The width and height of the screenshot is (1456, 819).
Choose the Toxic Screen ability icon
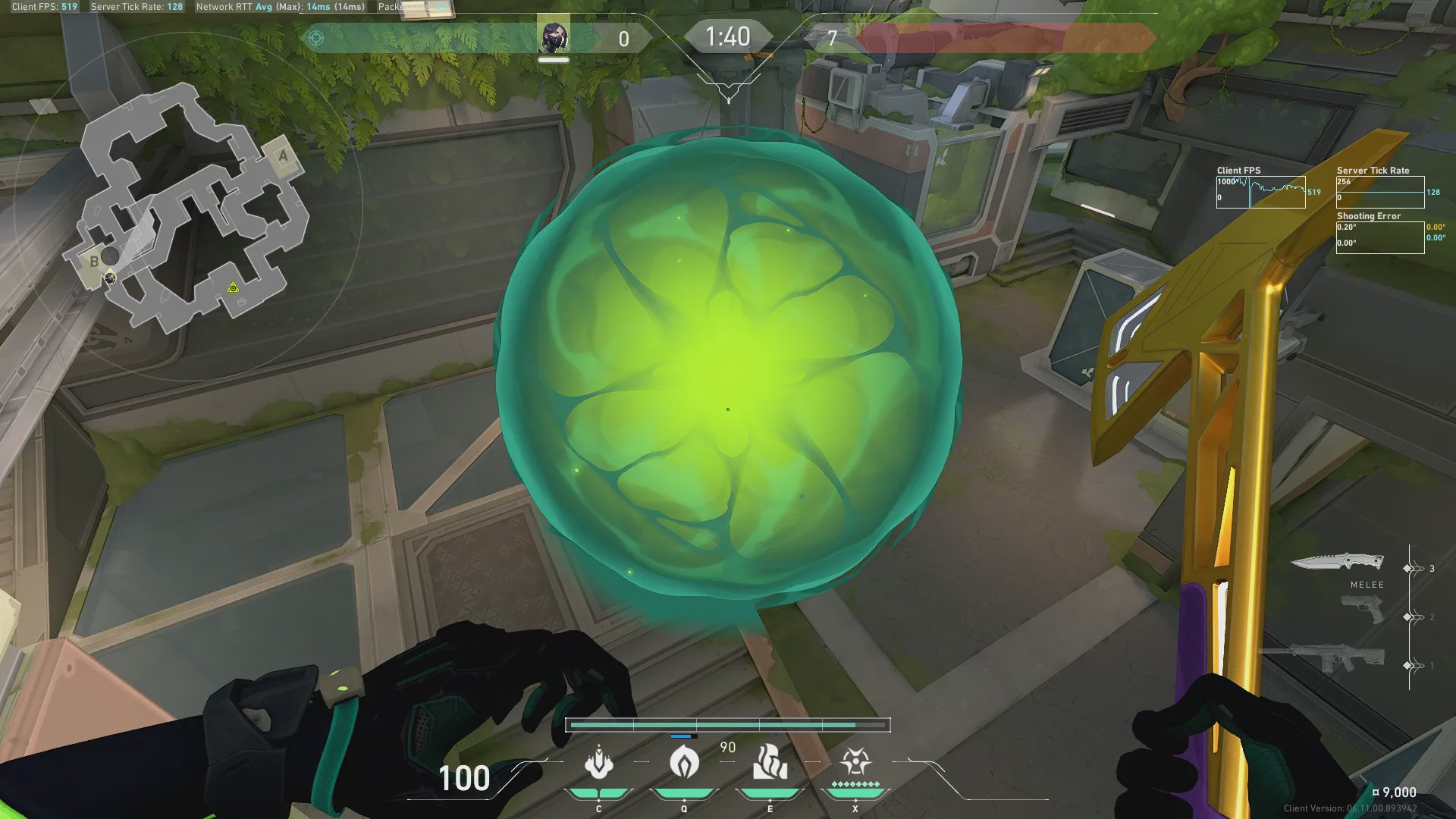[770, 762]
